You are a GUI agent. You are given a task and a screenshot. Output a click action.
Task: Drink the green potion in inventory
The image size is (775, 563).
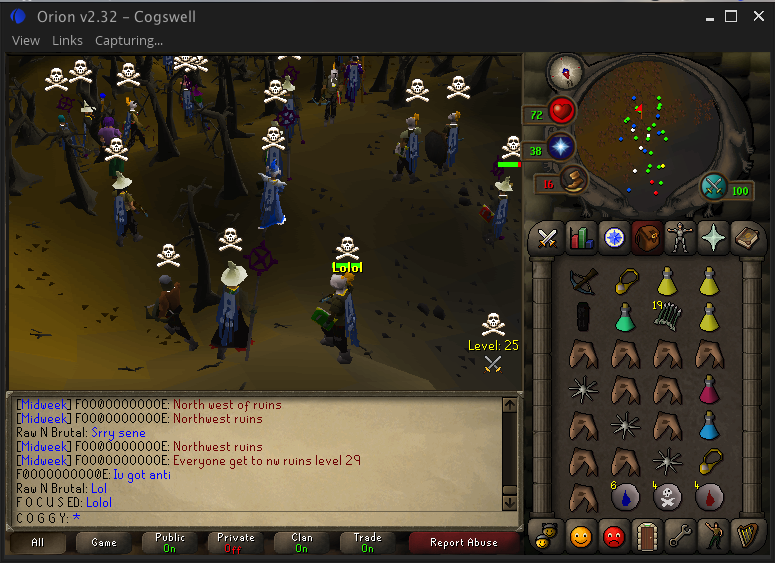tap(626, 319)
